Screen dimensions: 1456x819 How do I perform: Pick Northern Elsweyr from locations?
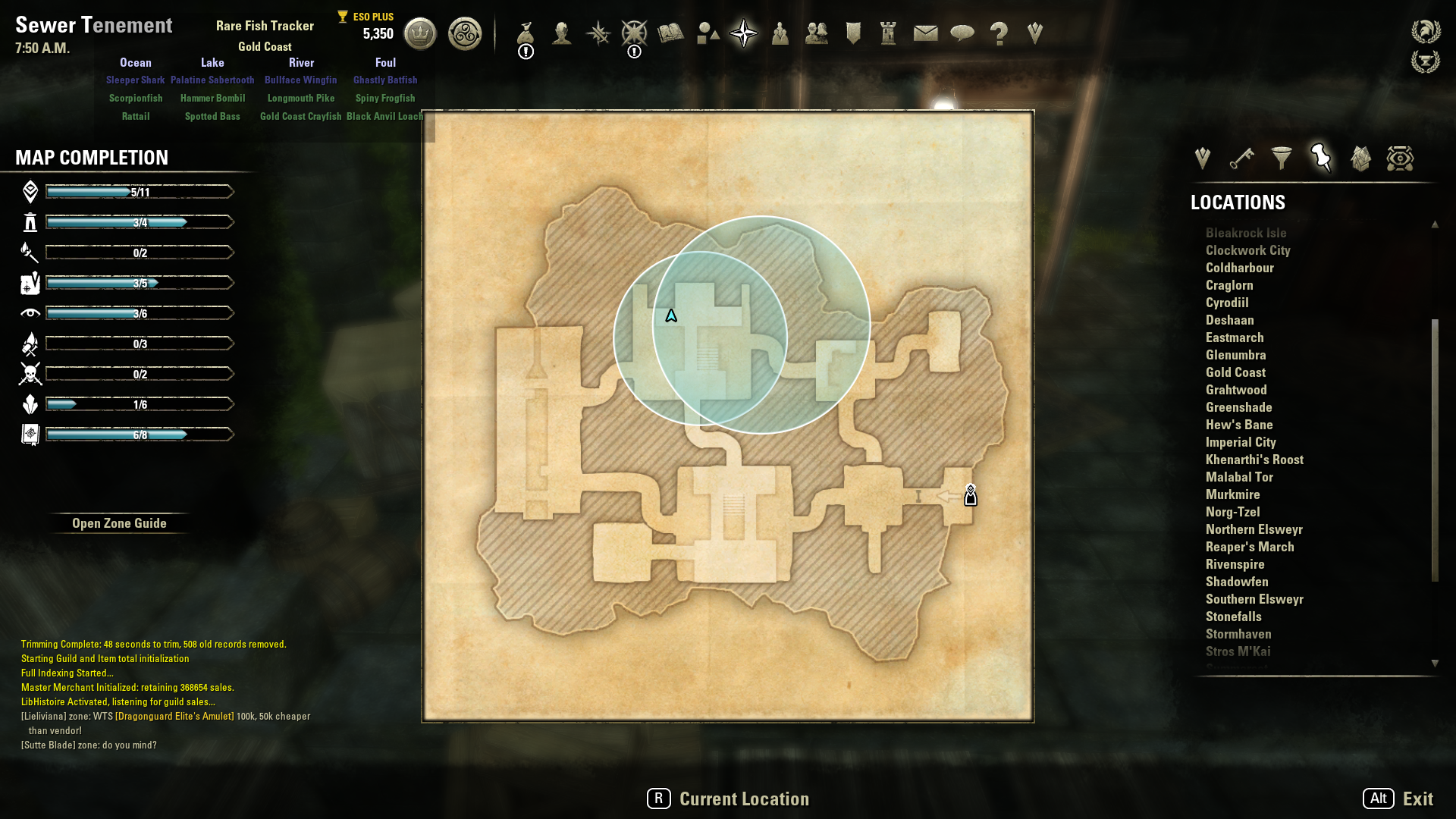(1254, 529)
